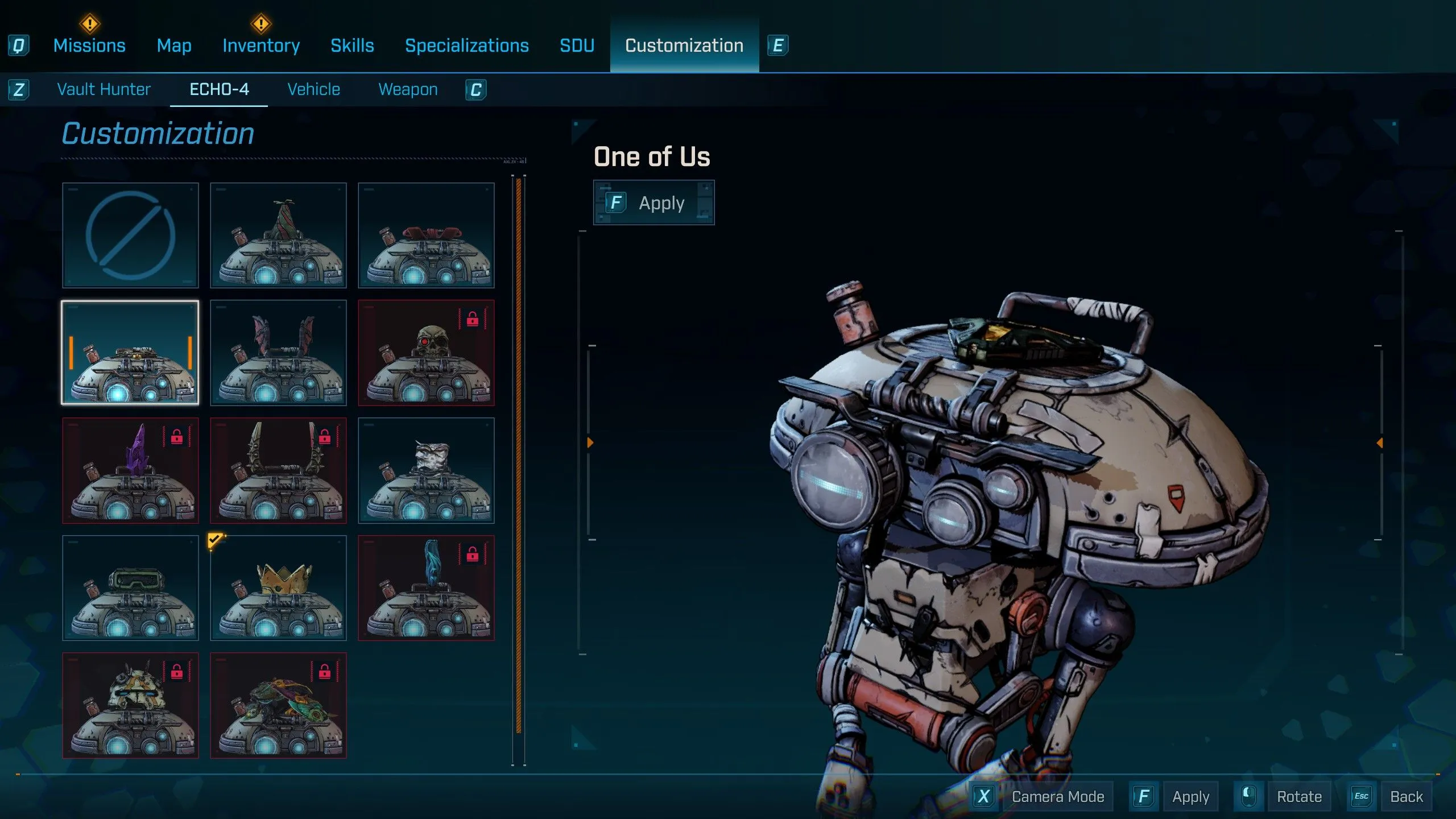Choose the red bow ECHO attachment
Screen dimensions: 1456x819
click(x=426, y=235)
